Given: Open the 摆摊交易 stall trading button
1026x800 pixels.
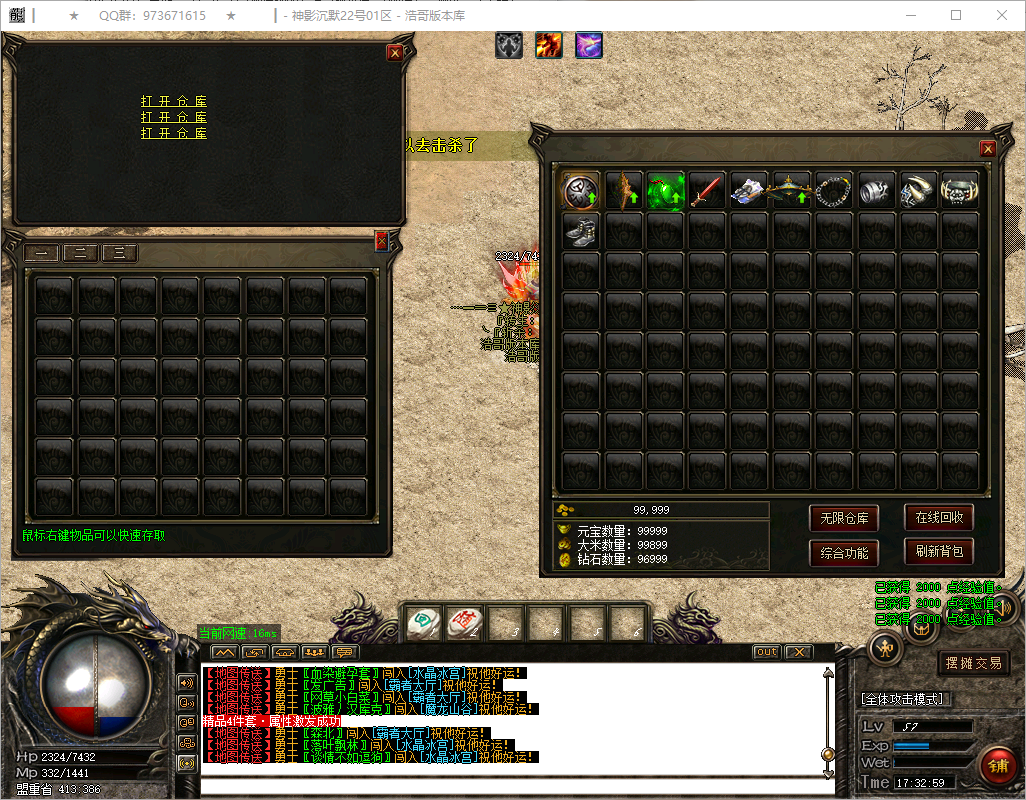Looking at the screenshot, I should 973,662.
